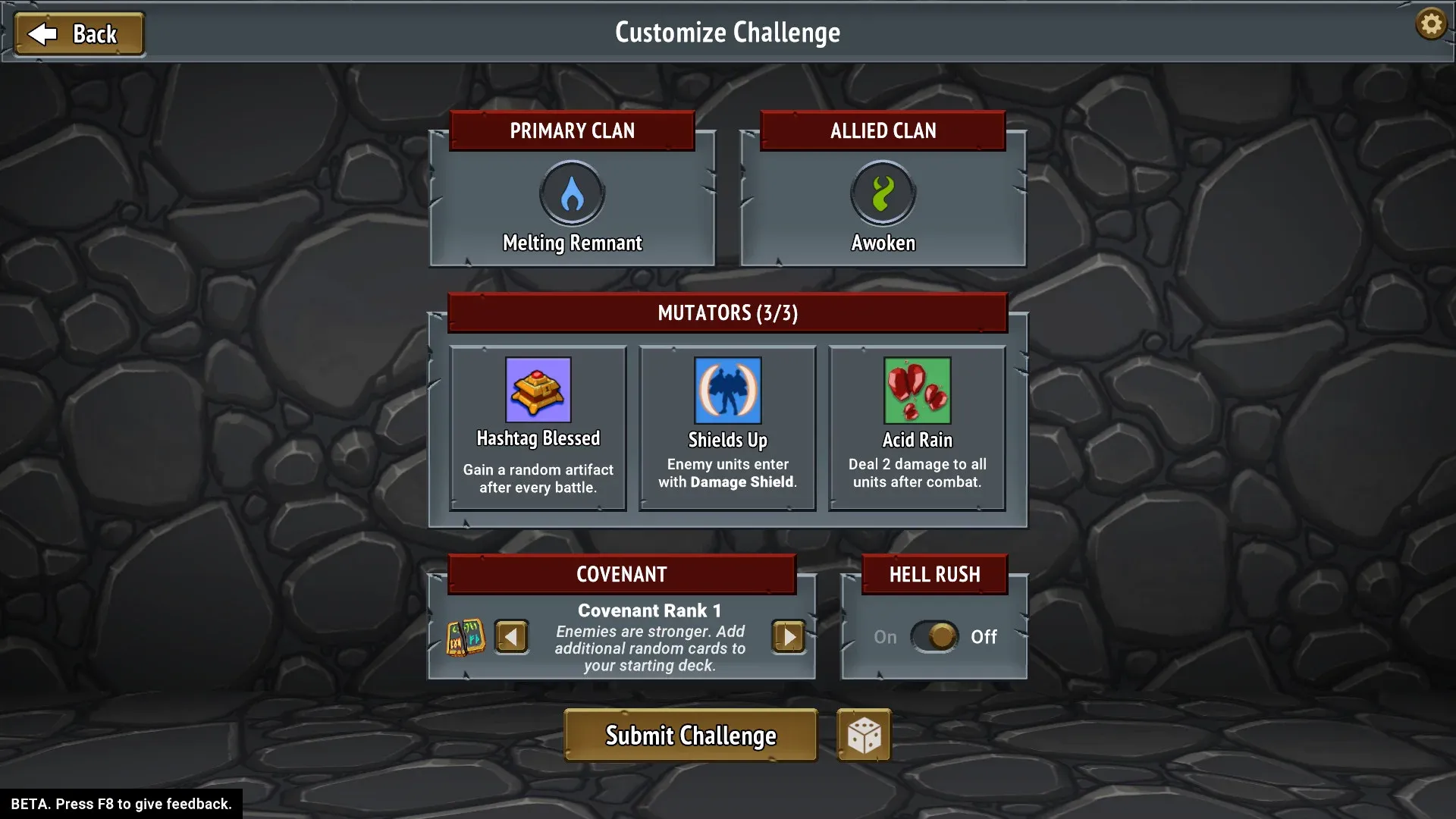Click the Awoken clan icon

(x=882, y=193)
